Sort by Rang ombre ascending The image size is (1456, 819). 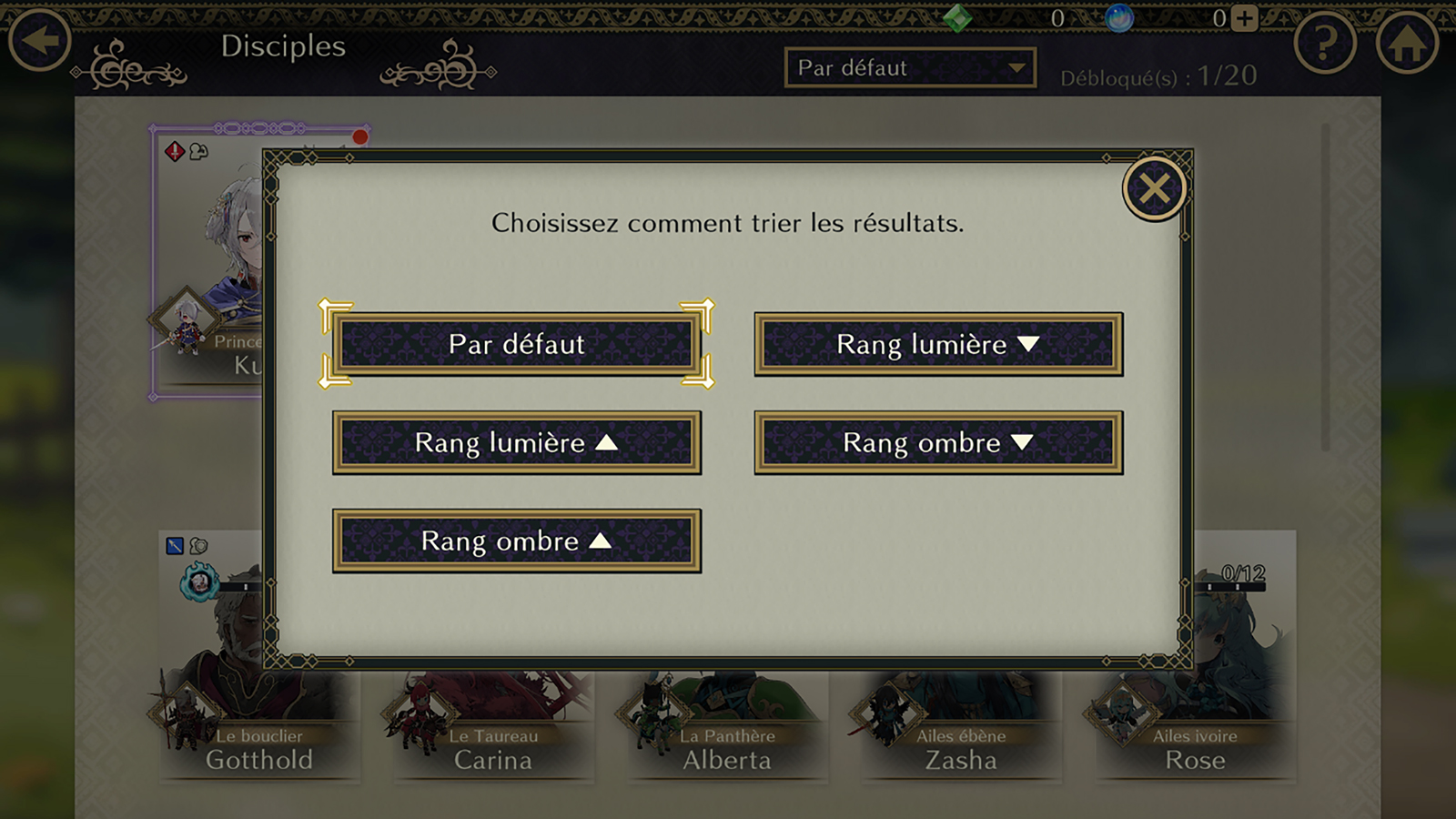pos(516,541)
